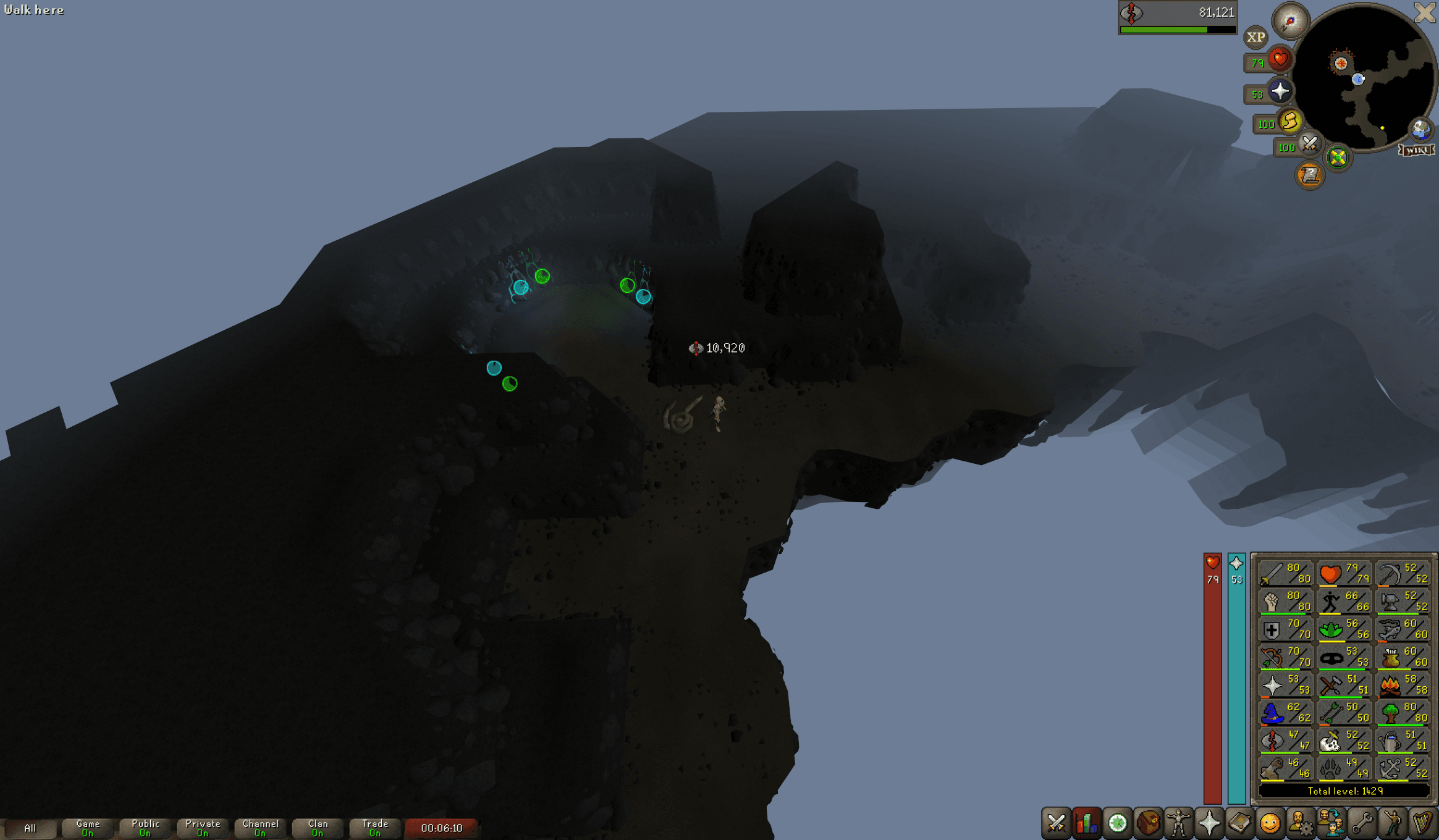
Task: Activate the special attack orb
Action: tap(1309, 145)
